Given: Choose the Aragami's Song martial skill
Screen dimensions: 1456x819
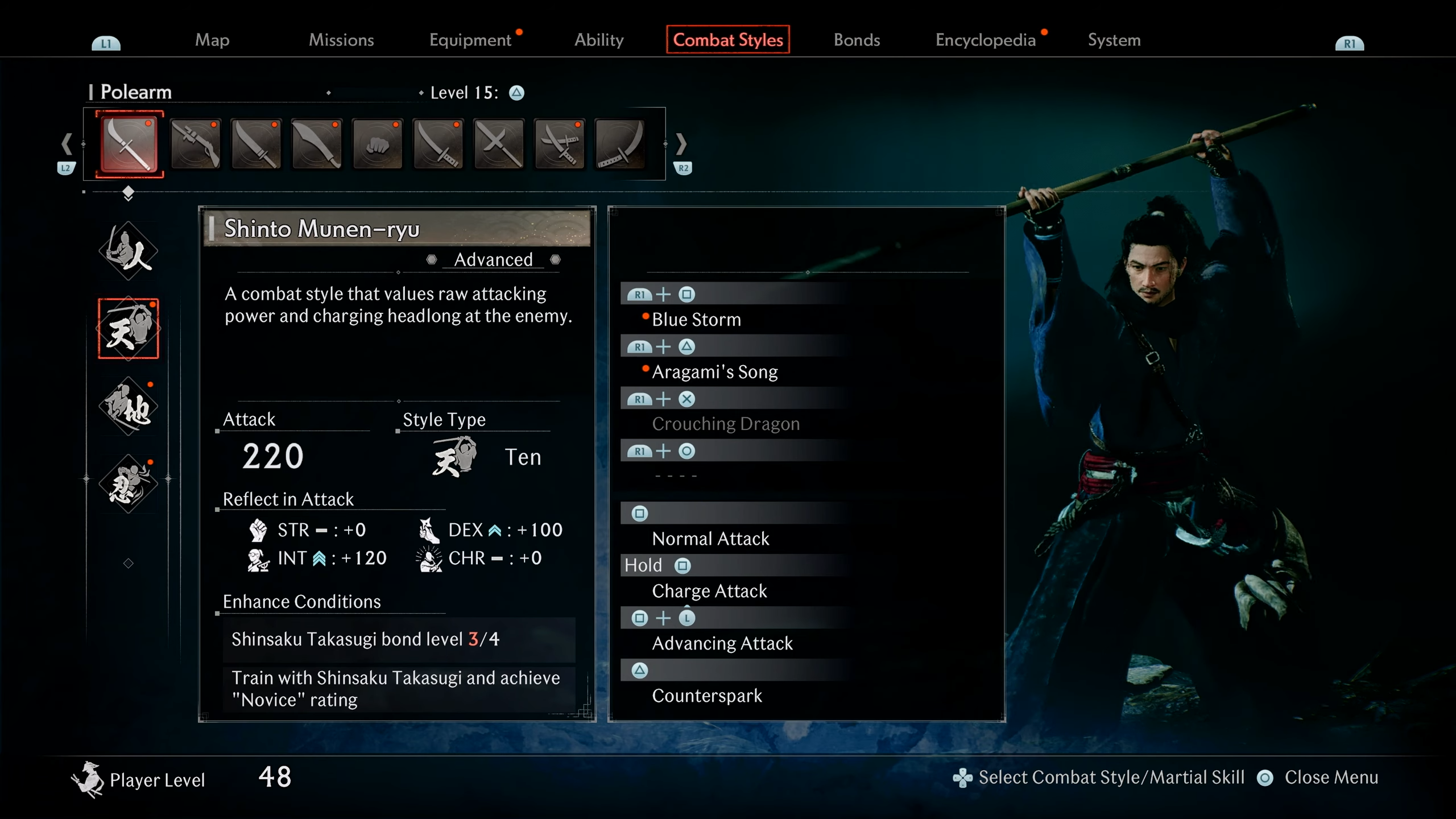Looking at the screenshot, I should click(x=714, y=372).
